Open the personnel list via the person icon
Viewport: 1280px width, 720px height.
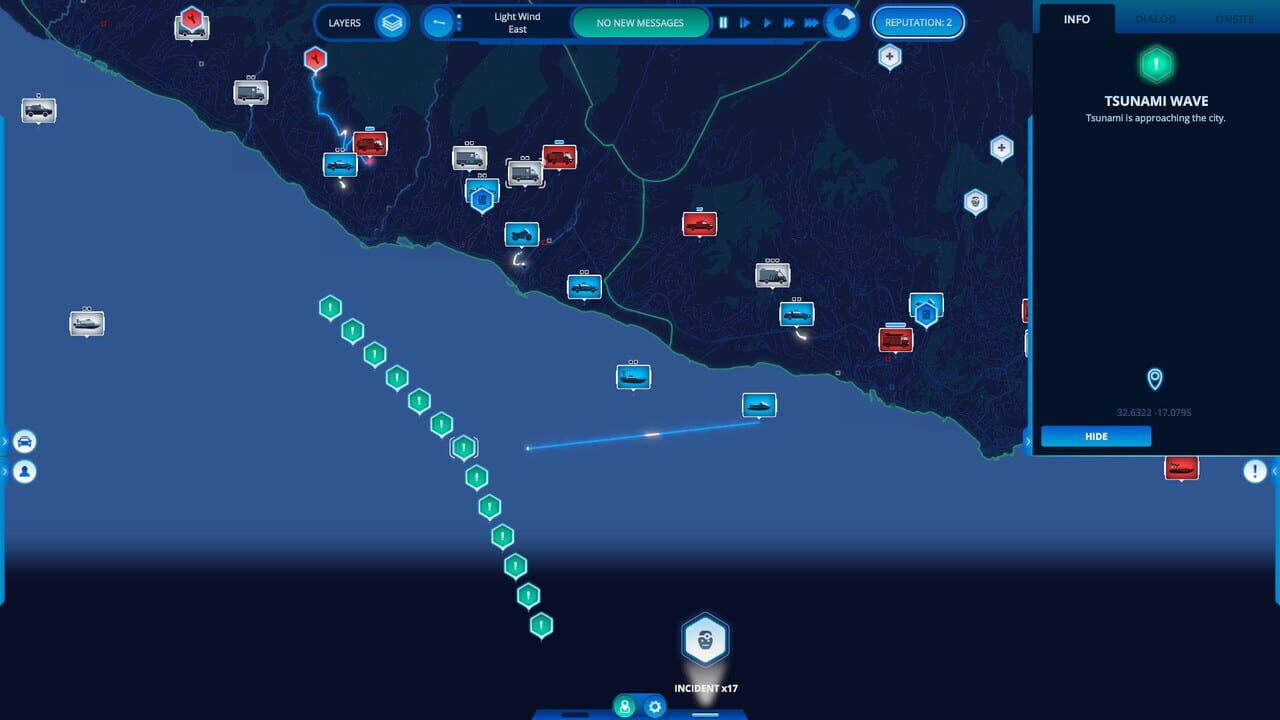click(x=24, y=471)
